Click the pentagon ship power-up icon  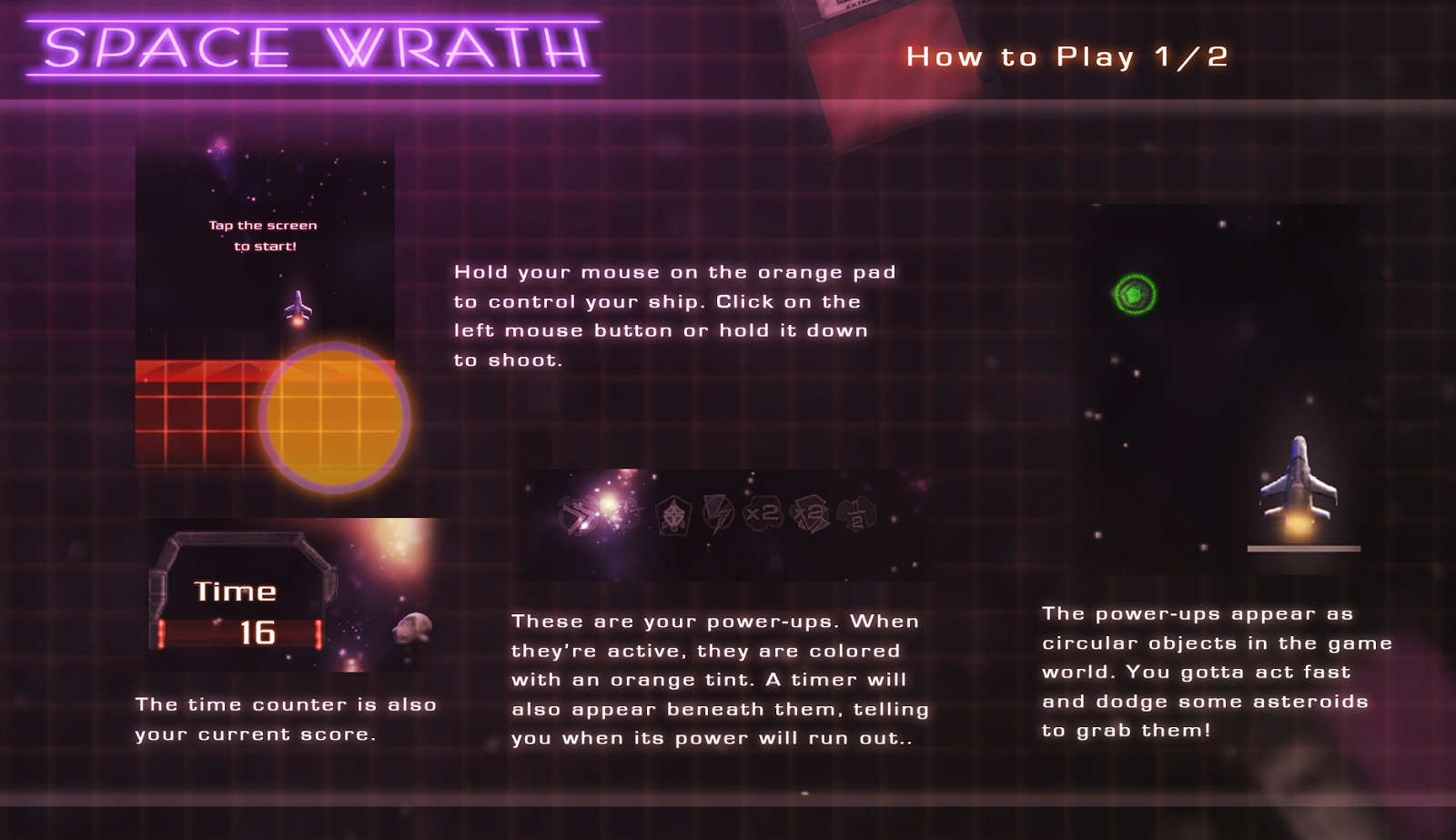[673, 515]
